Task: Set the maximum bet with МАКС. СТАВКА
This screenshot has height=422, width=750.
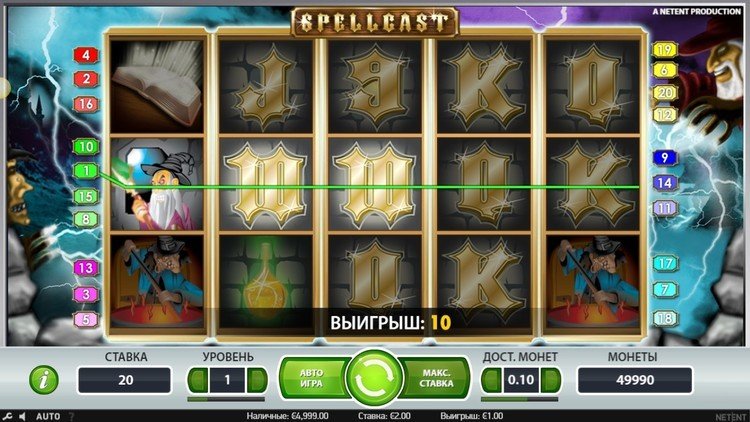Action: (x=435, y=378)
